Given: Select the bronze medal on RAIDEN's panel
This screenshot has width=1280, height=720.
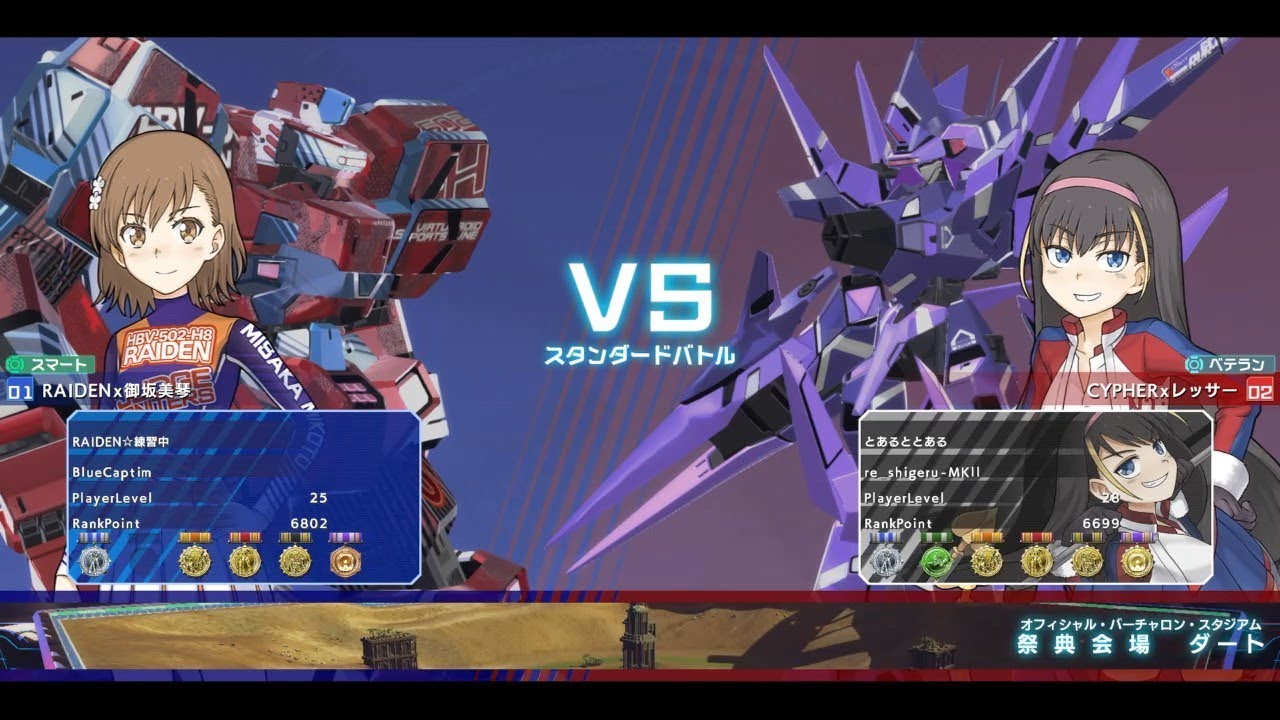Looking at the screenshot, I should 347,560.
